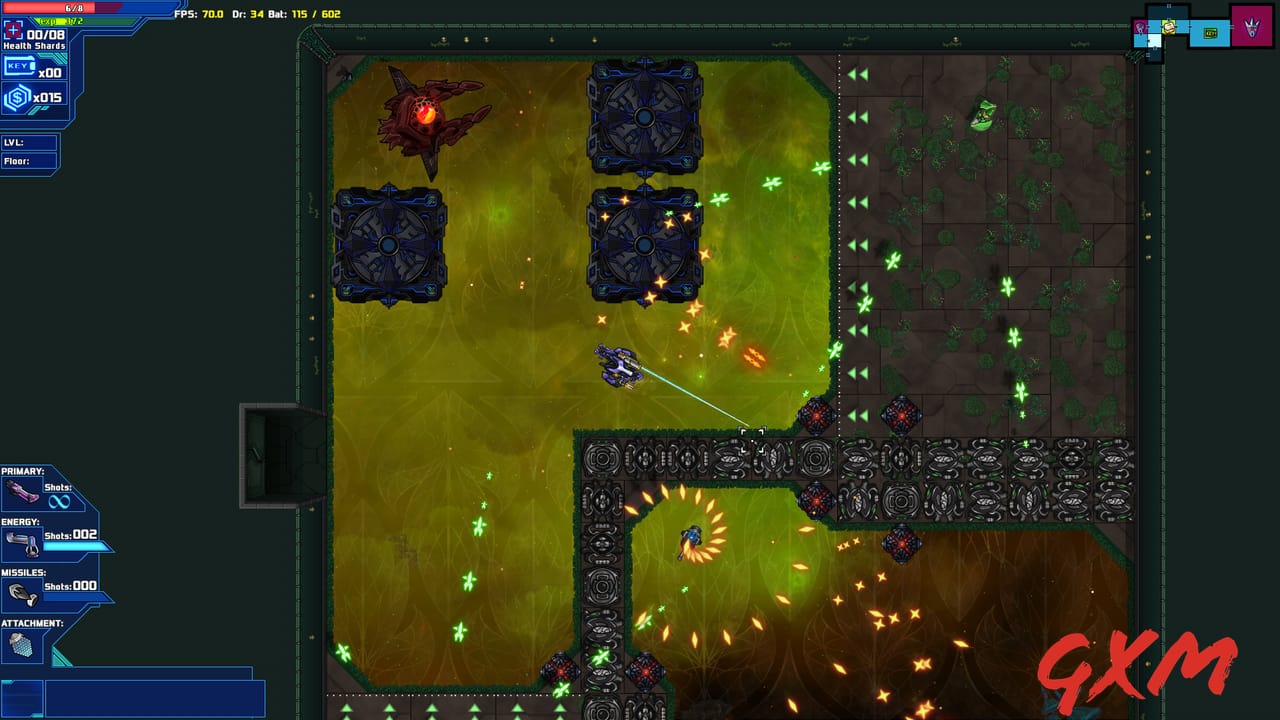Open the LVL: info field
The image size is (1280, 720).
(30, 142)
